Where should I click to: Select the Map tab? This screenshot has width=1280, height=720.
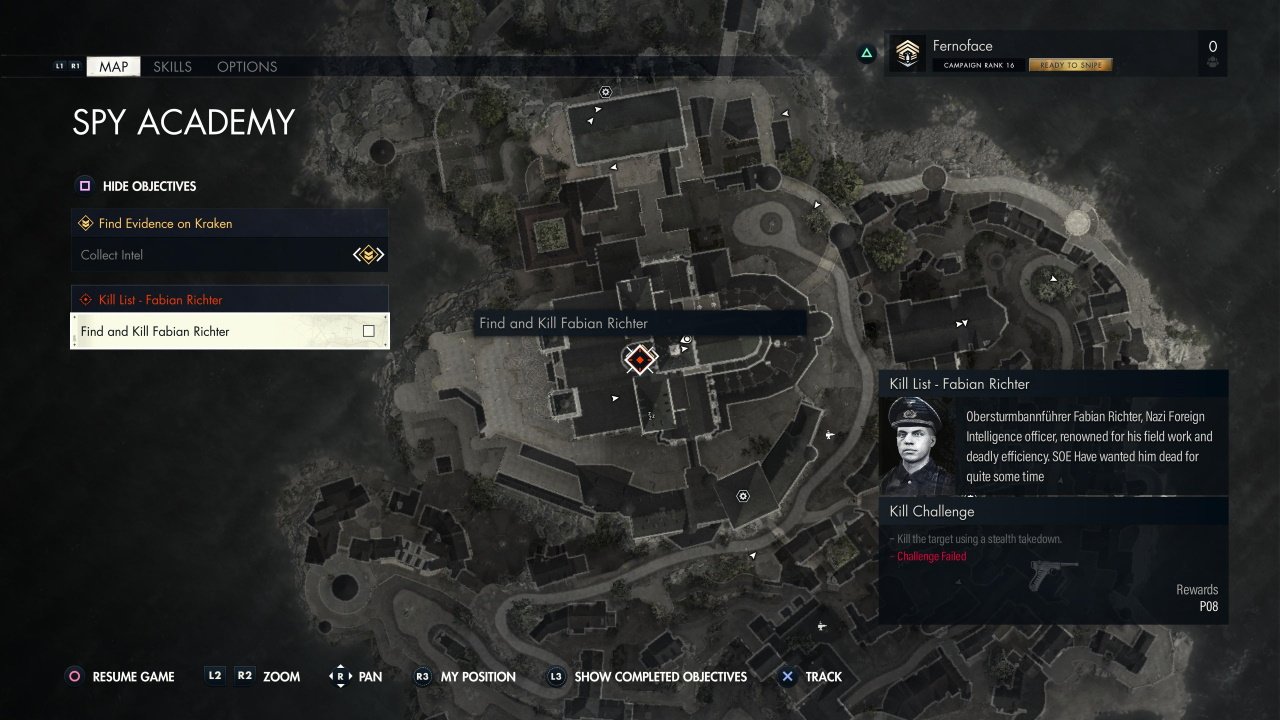click(x=113, y=67)
